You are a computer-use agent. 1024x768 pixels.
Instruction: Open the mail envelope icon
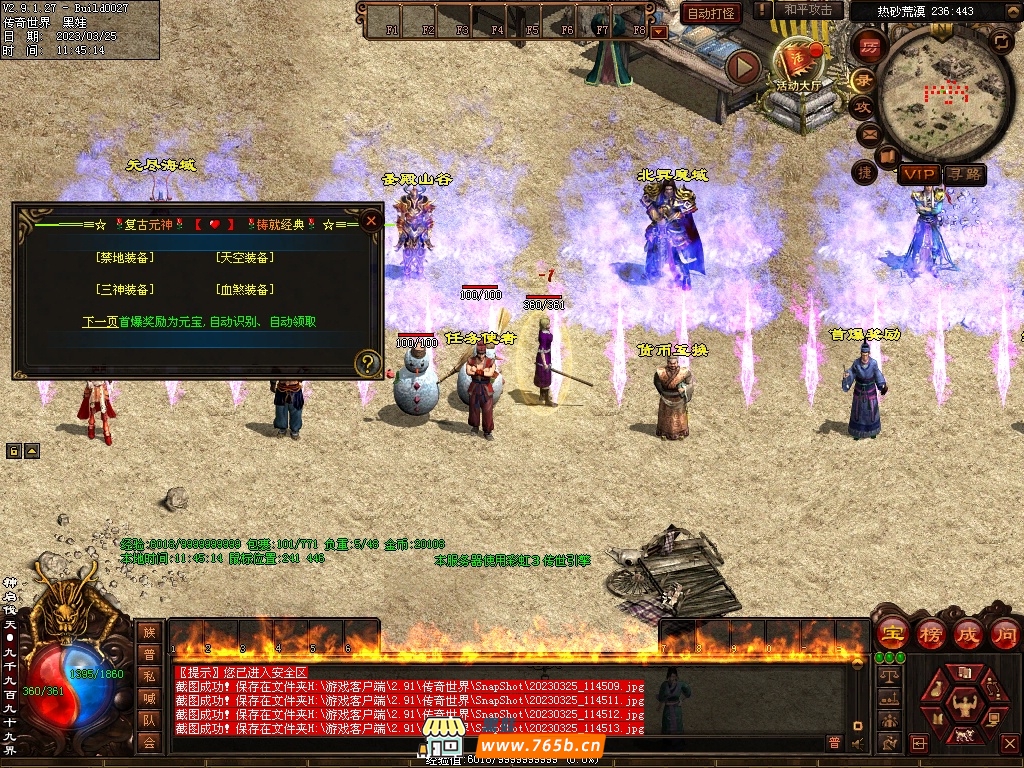coord(867,133)
